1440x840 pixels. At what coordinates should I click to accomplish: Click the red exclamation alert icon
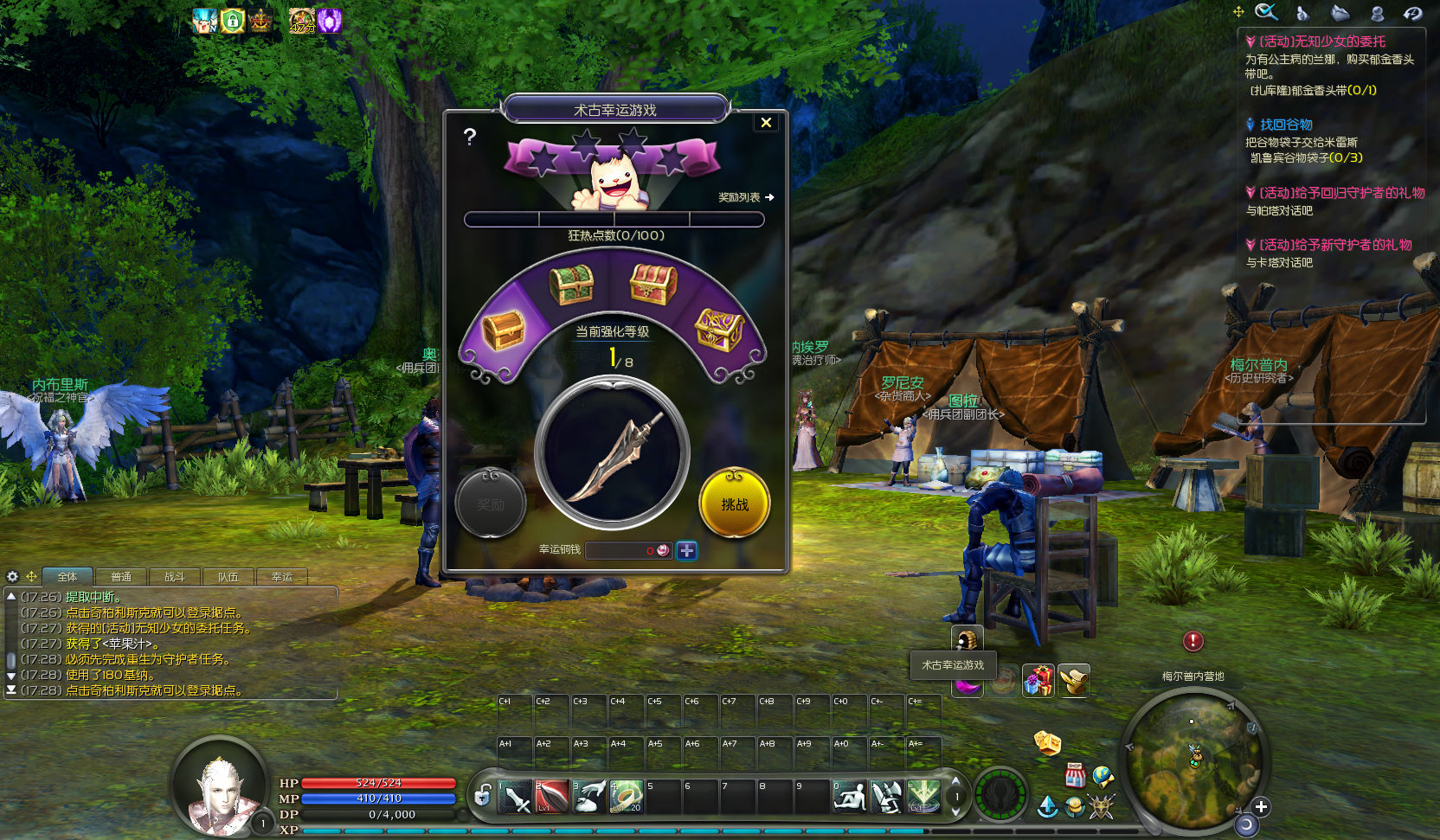tap(1192, 640)
